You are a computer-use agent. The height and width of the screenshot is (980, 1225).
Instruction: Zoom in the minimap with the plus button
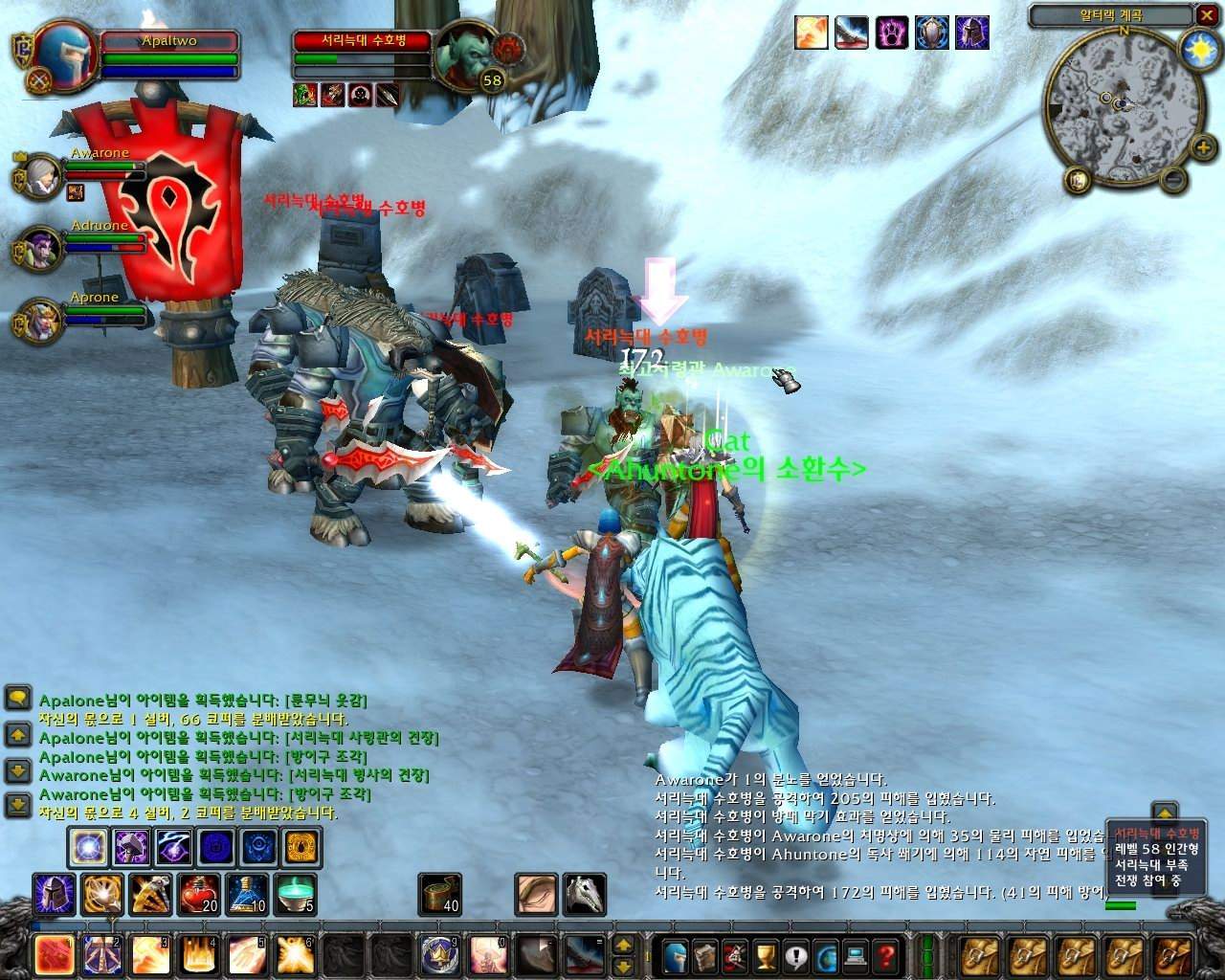(x=1205, y=148)
